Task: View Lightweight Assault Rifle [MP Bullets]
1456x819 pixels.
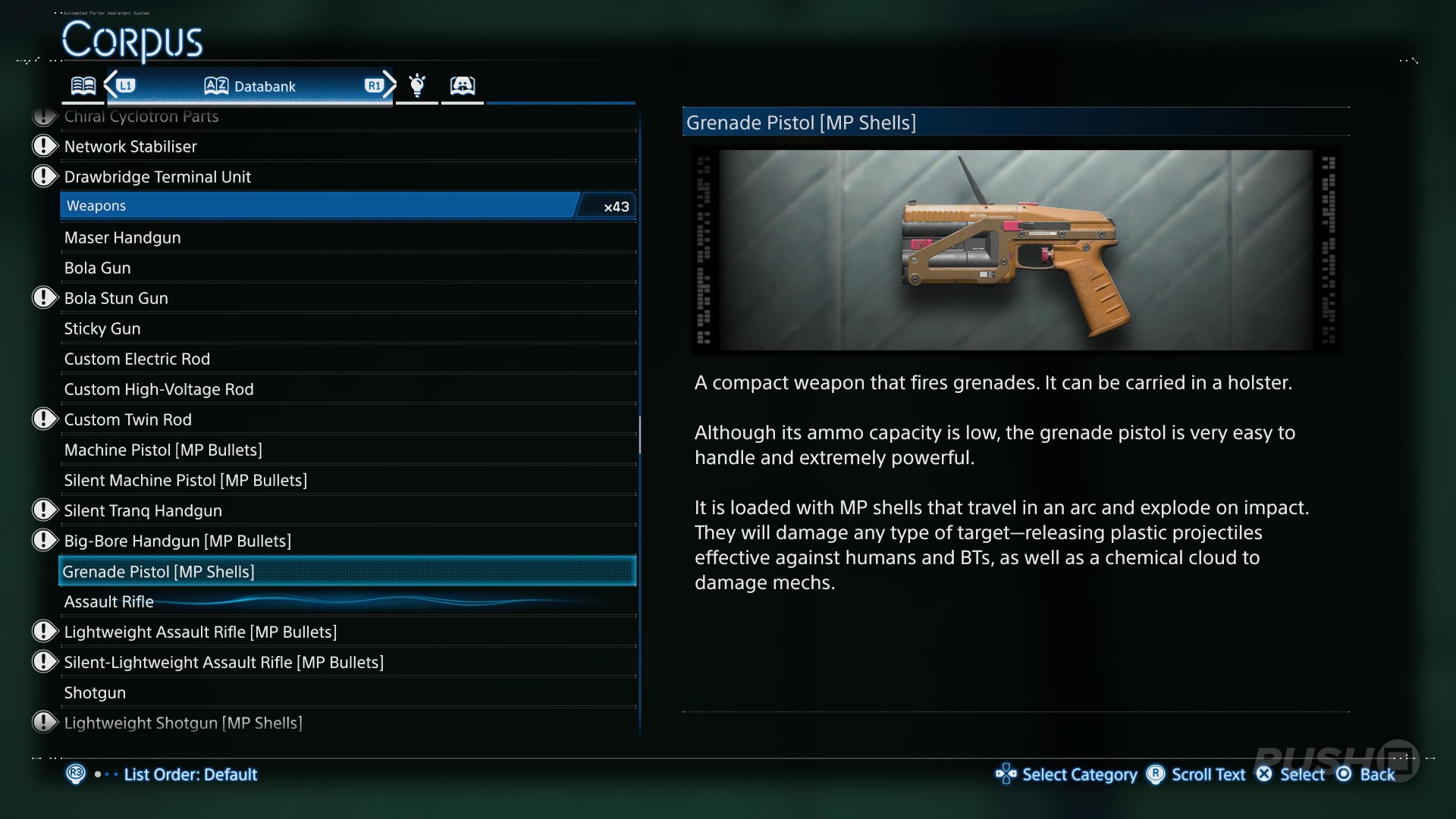Action: tap(200, 632)
